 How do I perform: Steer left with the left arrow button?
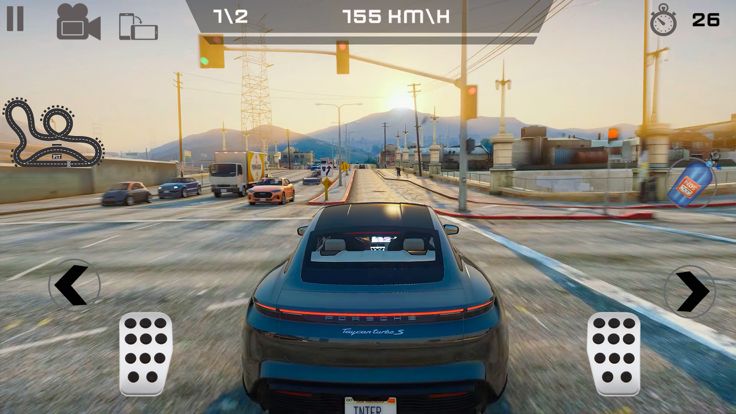[x=73, y=286]
